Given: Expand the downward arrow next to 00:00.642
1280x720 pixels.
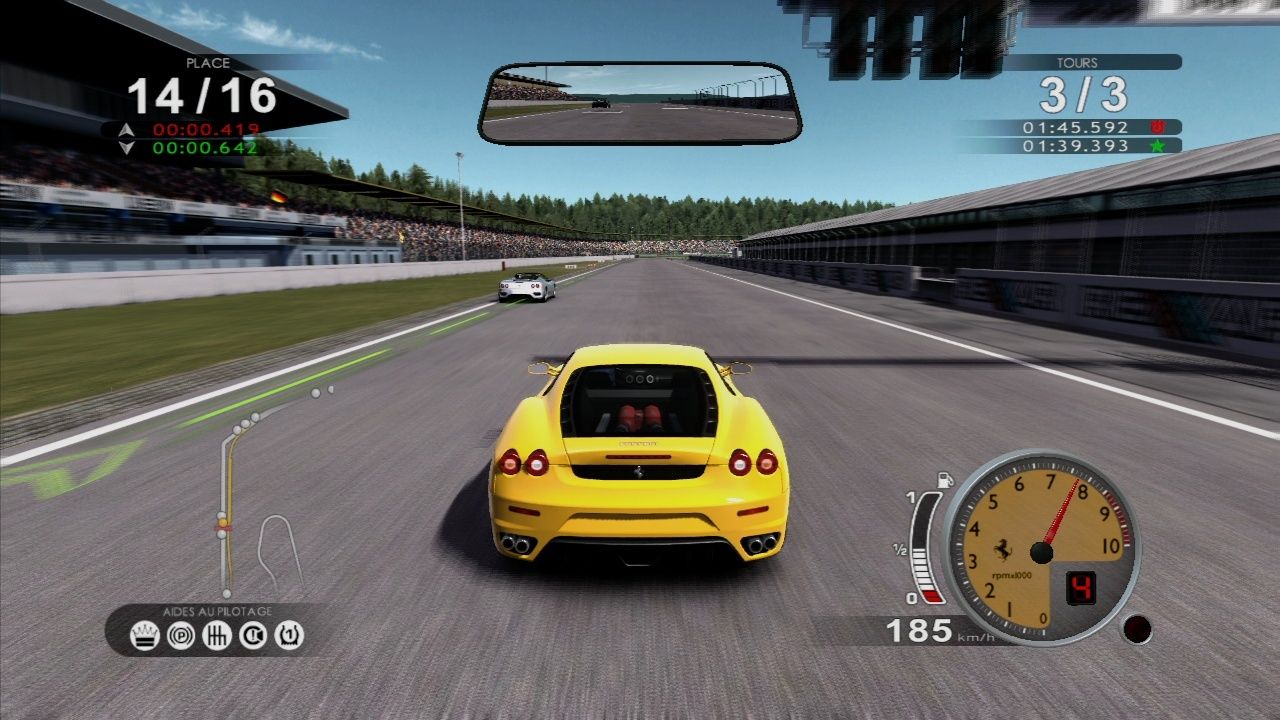Looking at the screenshot, I should coord(126,145).
